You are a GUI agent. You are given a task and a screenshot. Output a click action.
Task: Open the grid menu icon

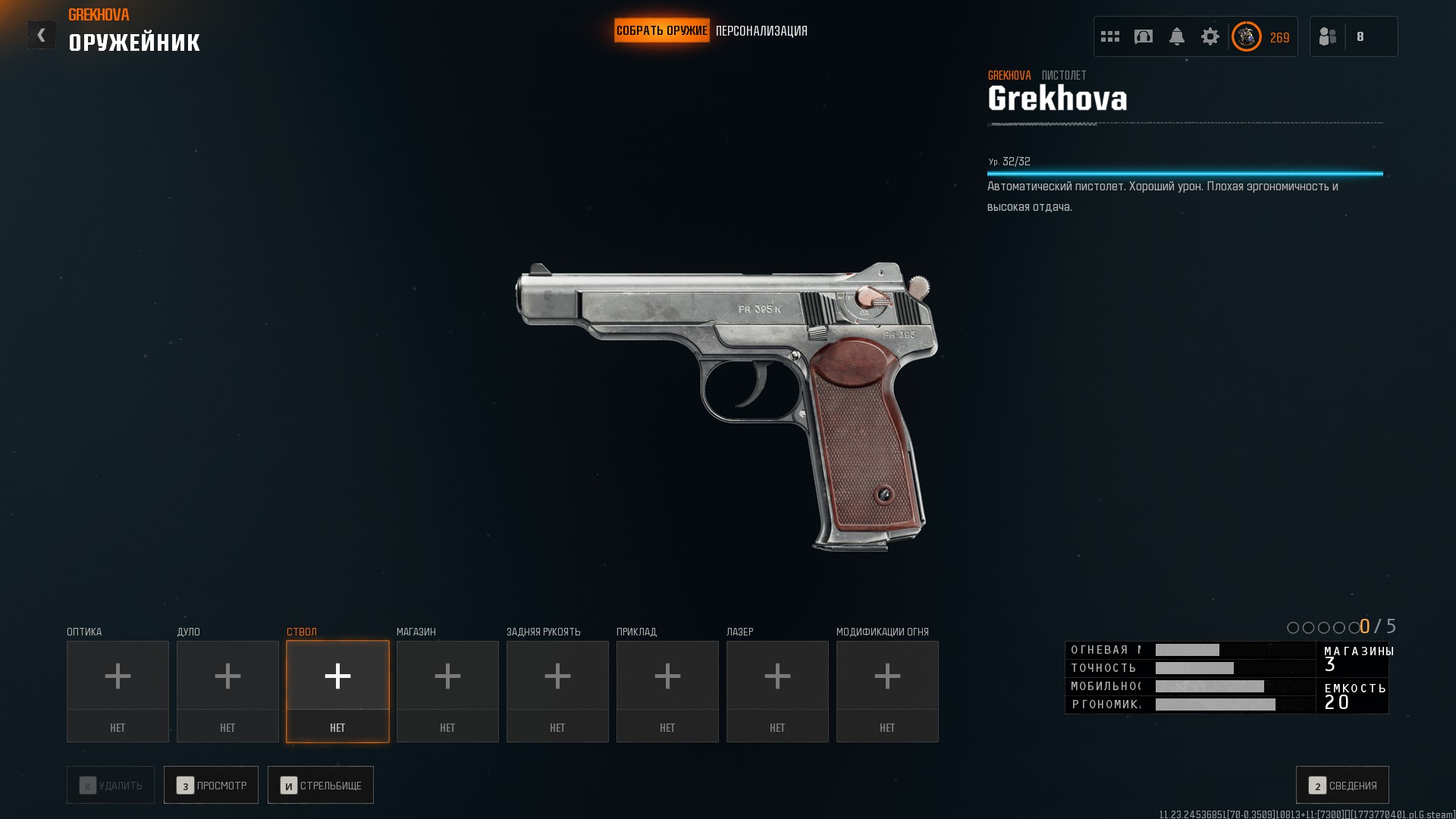tap(1110, 36)
